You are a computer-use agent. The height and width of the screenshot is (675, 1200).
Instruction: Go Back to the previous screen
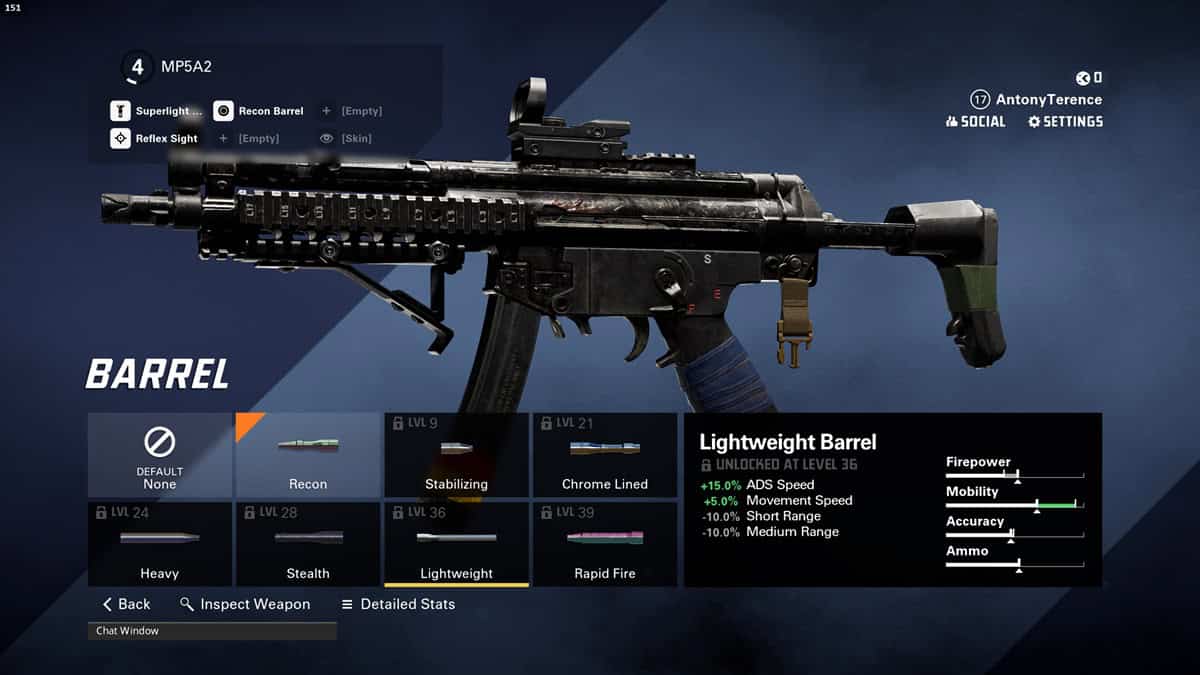(x=127, y=604)
